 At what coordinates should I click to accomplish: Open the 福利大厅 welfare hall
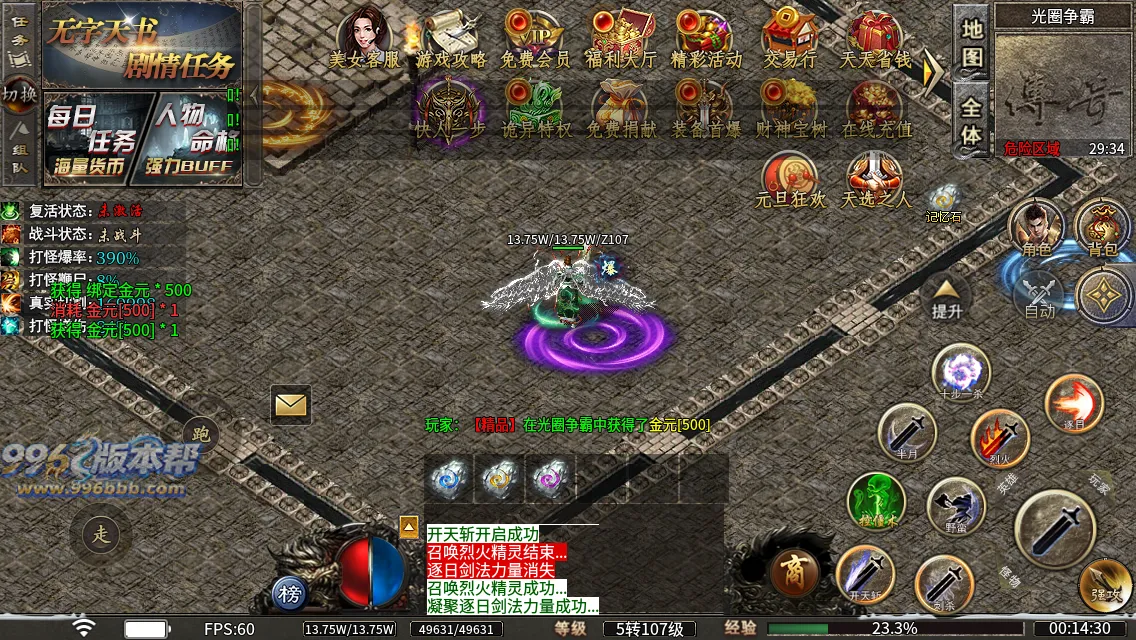coord(621,38)
